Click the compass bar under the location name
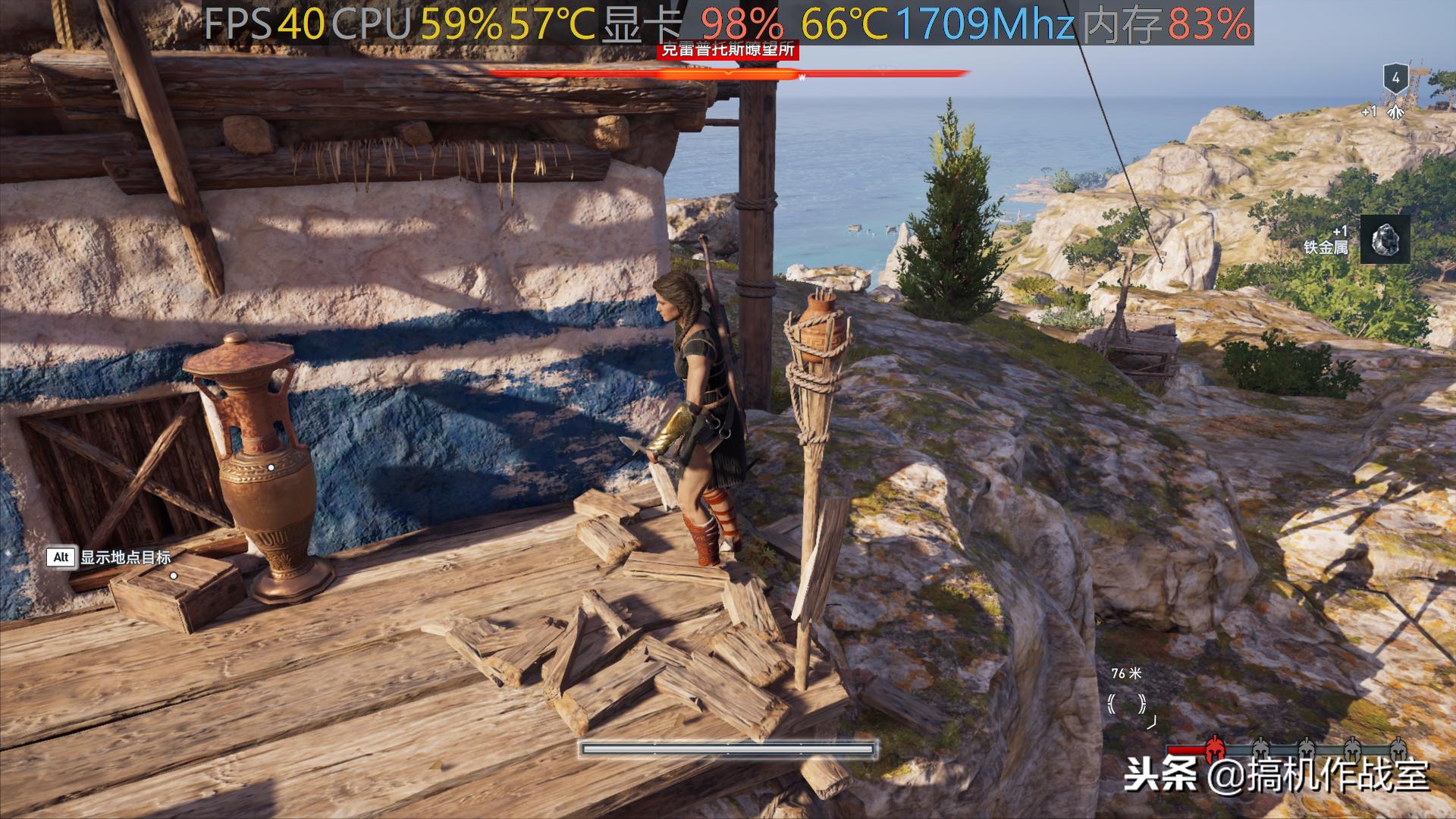 click(728, 74)
